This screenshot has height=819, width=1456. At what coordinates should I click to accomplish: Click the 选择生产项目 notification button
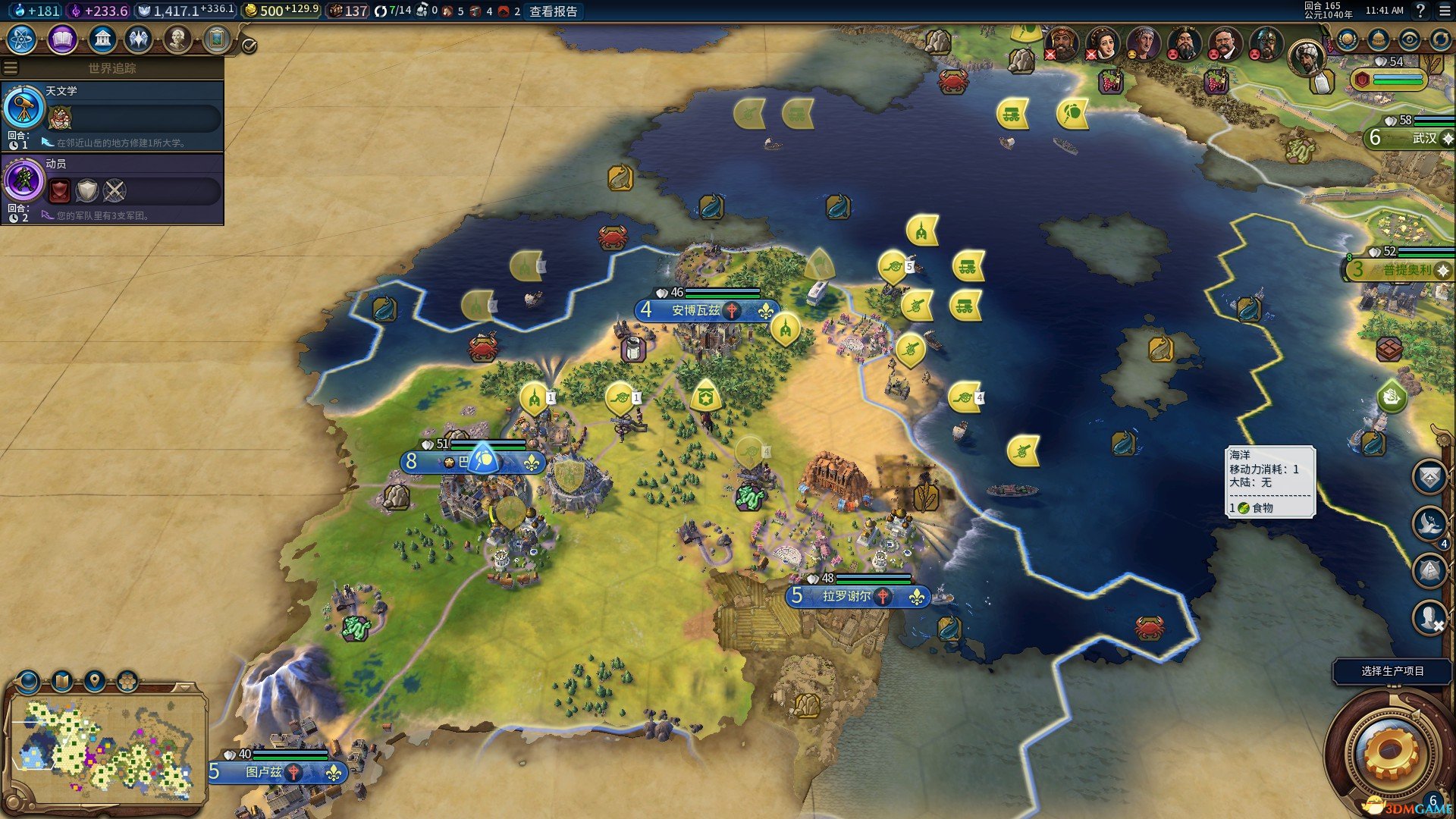[x=1392, y=671]
